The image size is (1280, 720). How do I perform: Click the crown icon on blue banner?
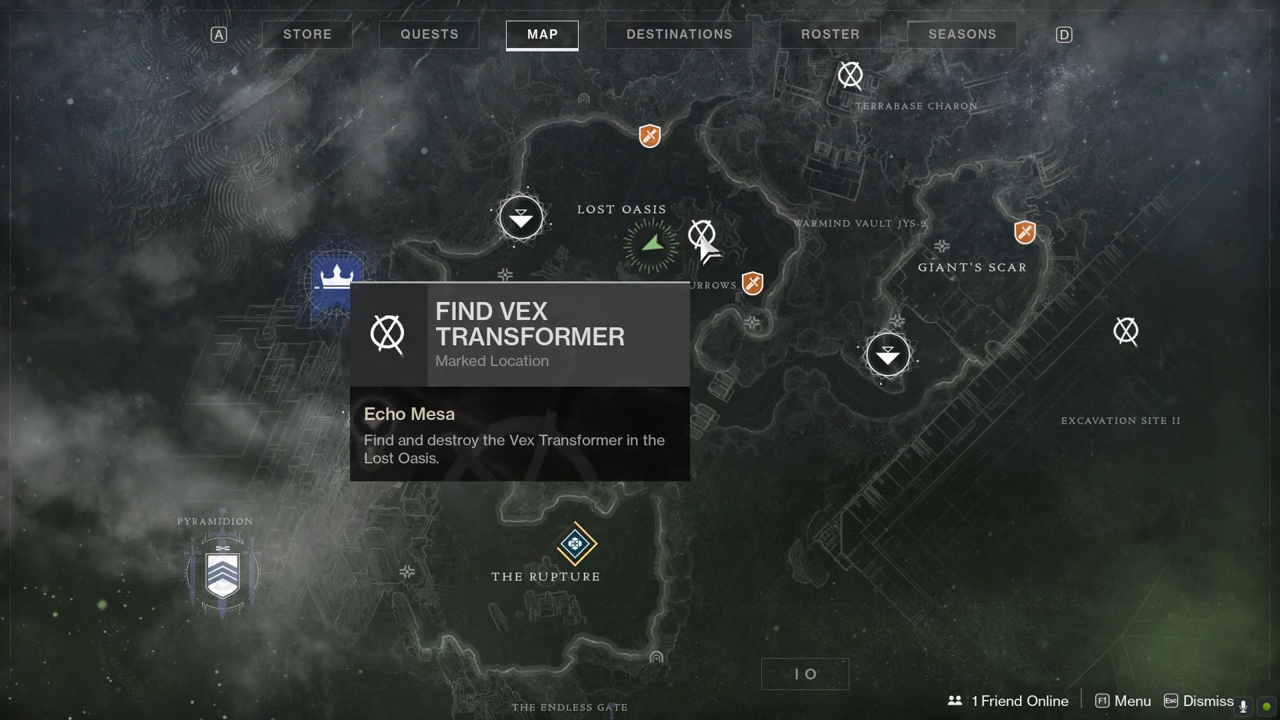click(x=337, y=274)
